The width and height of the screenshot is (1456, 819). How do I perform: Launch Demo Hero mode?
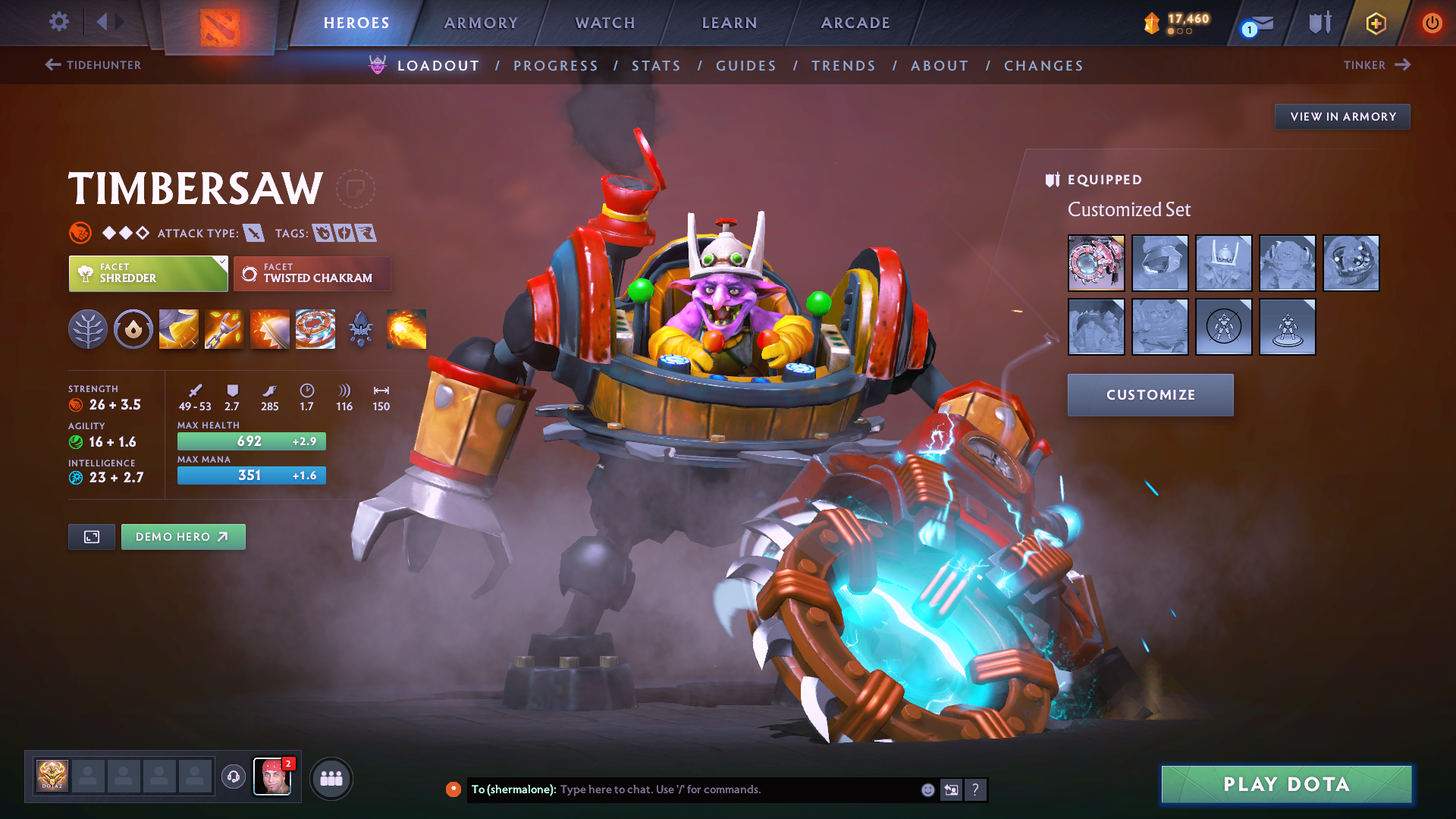click(x=183, y=537)
